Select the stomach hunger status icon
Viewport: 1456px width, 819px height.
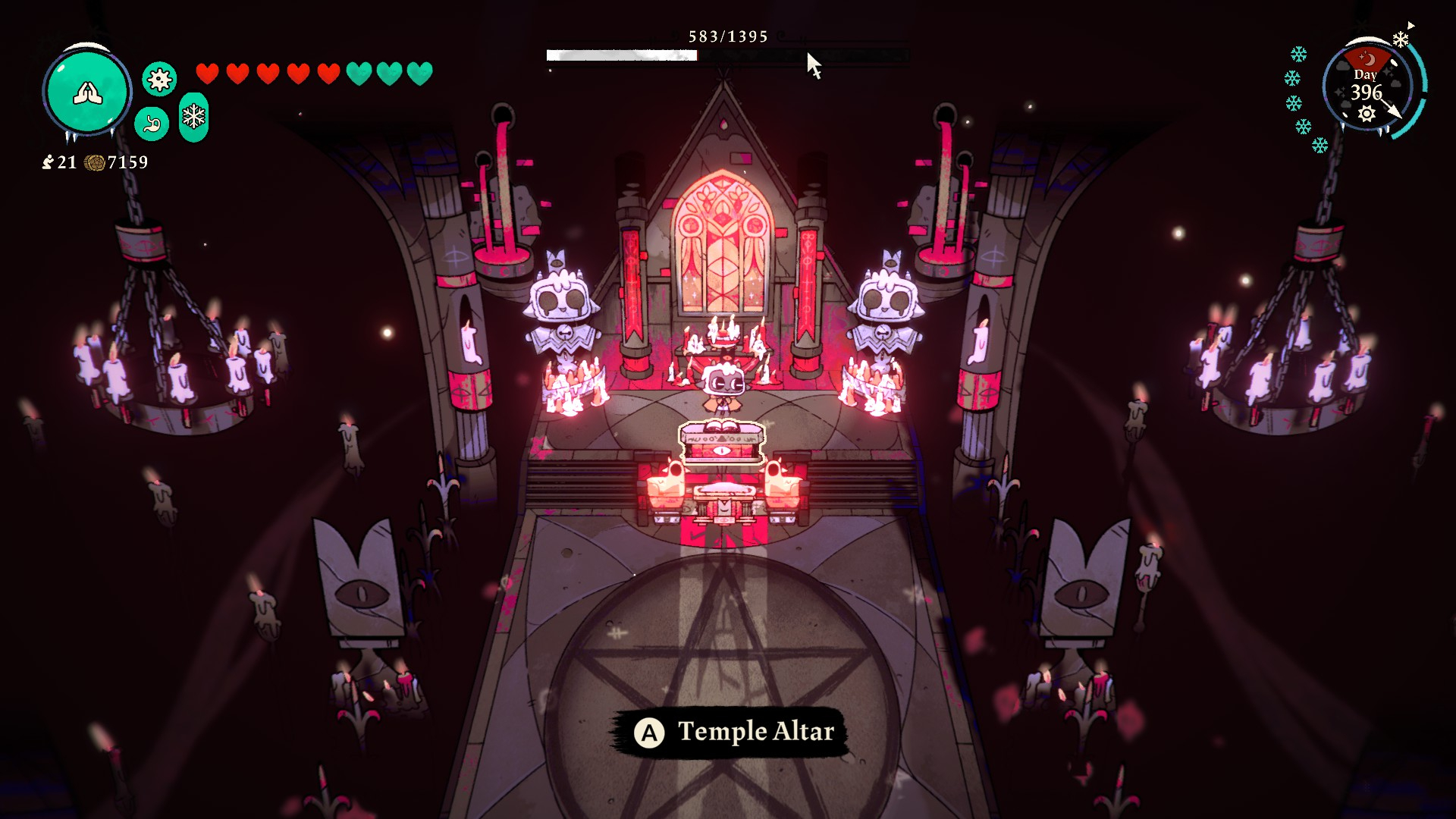click(x=152, y=124)
